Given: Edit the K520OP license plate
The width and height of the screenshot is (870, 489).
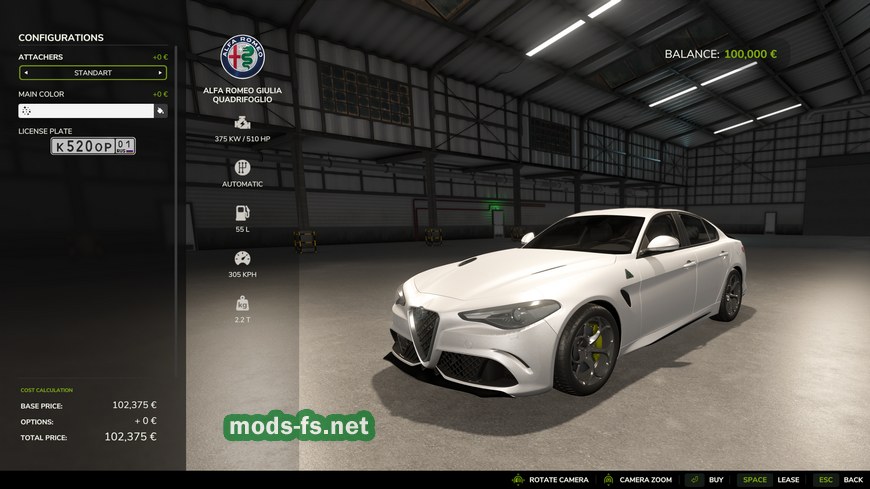Looking at the screenshot, I should (x=93, y=146).
